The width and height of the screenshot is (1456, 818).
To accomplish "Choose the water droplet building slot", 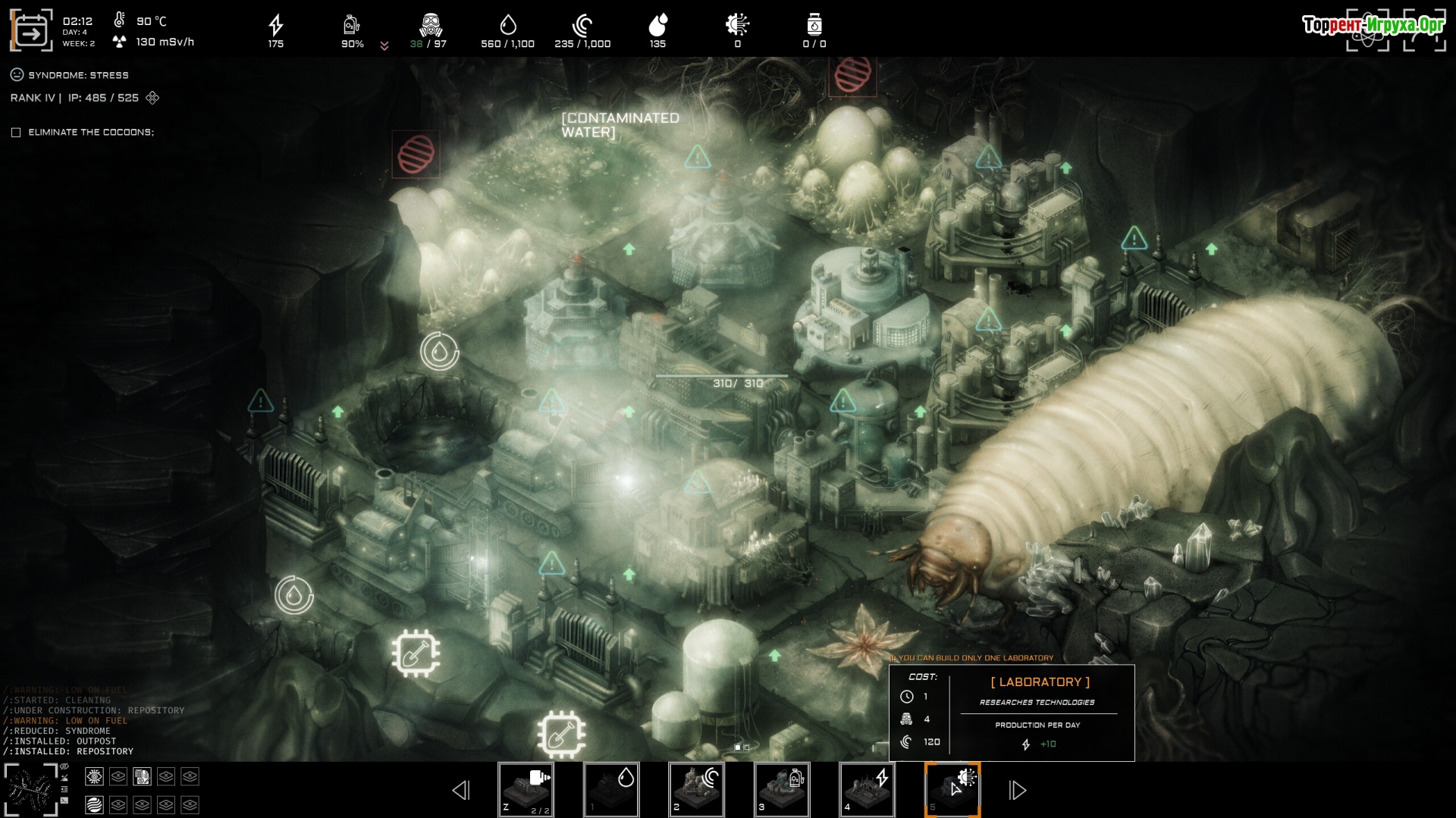I will coord(611,790).
